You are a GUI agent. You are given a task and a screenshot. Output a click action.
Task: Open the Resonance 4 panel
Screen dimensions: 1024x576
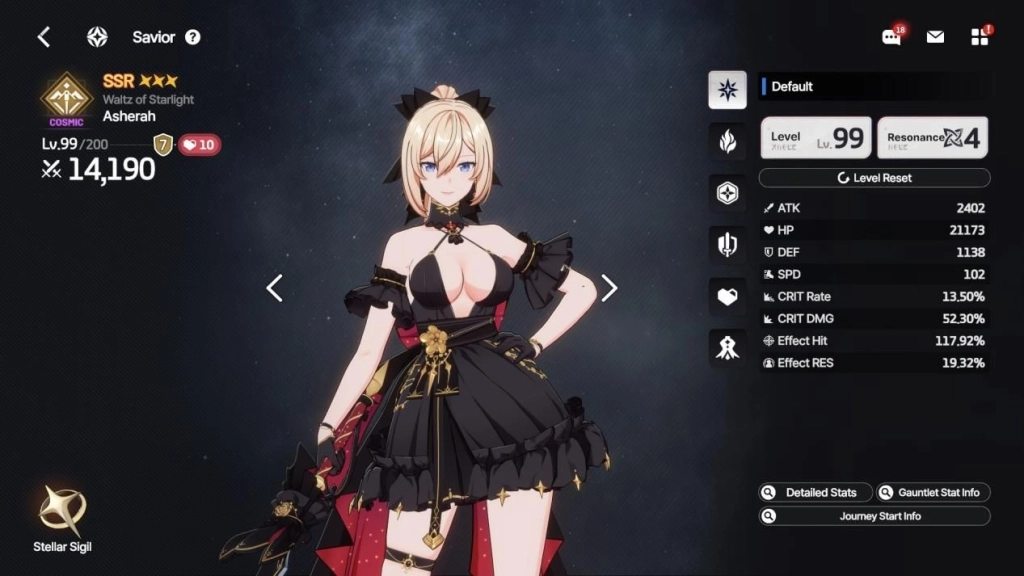[x=932, y=138]
